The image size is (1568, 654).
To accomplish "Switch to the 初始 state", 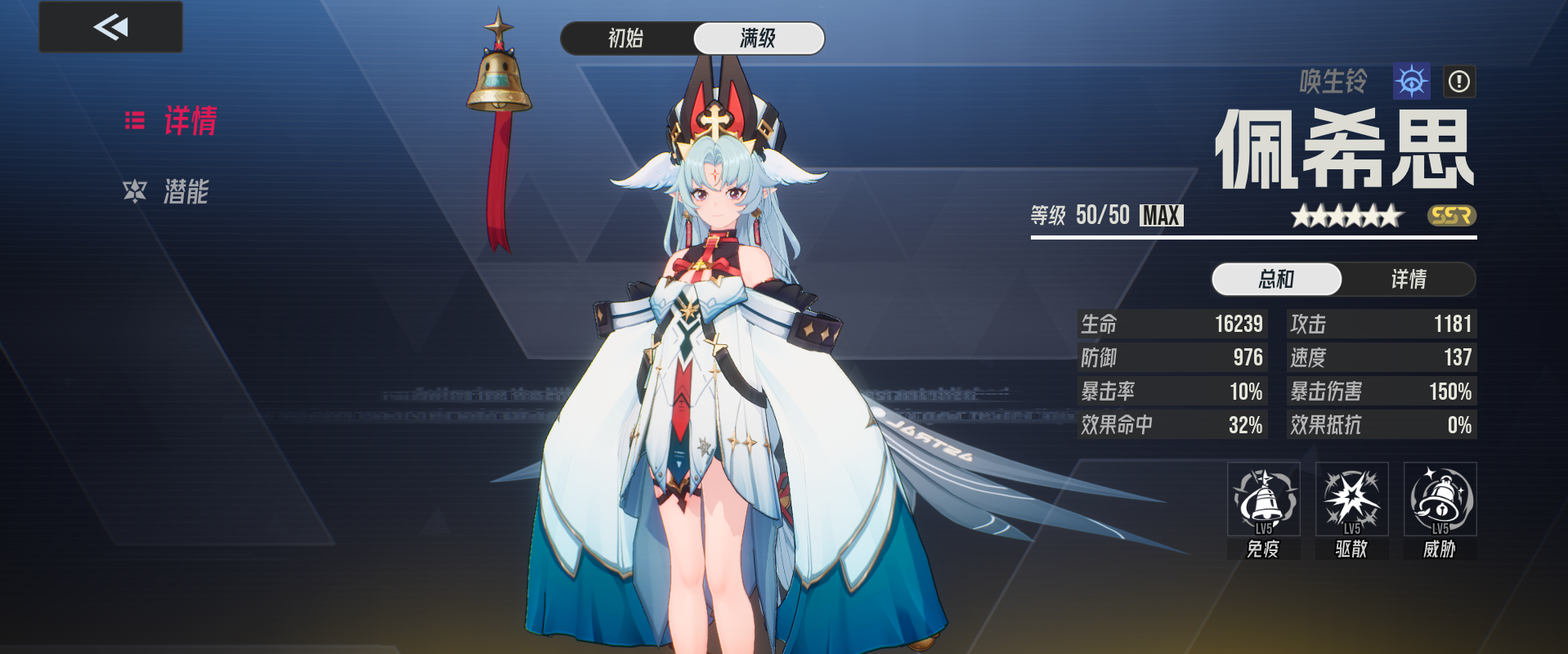I will pos(625,38).
